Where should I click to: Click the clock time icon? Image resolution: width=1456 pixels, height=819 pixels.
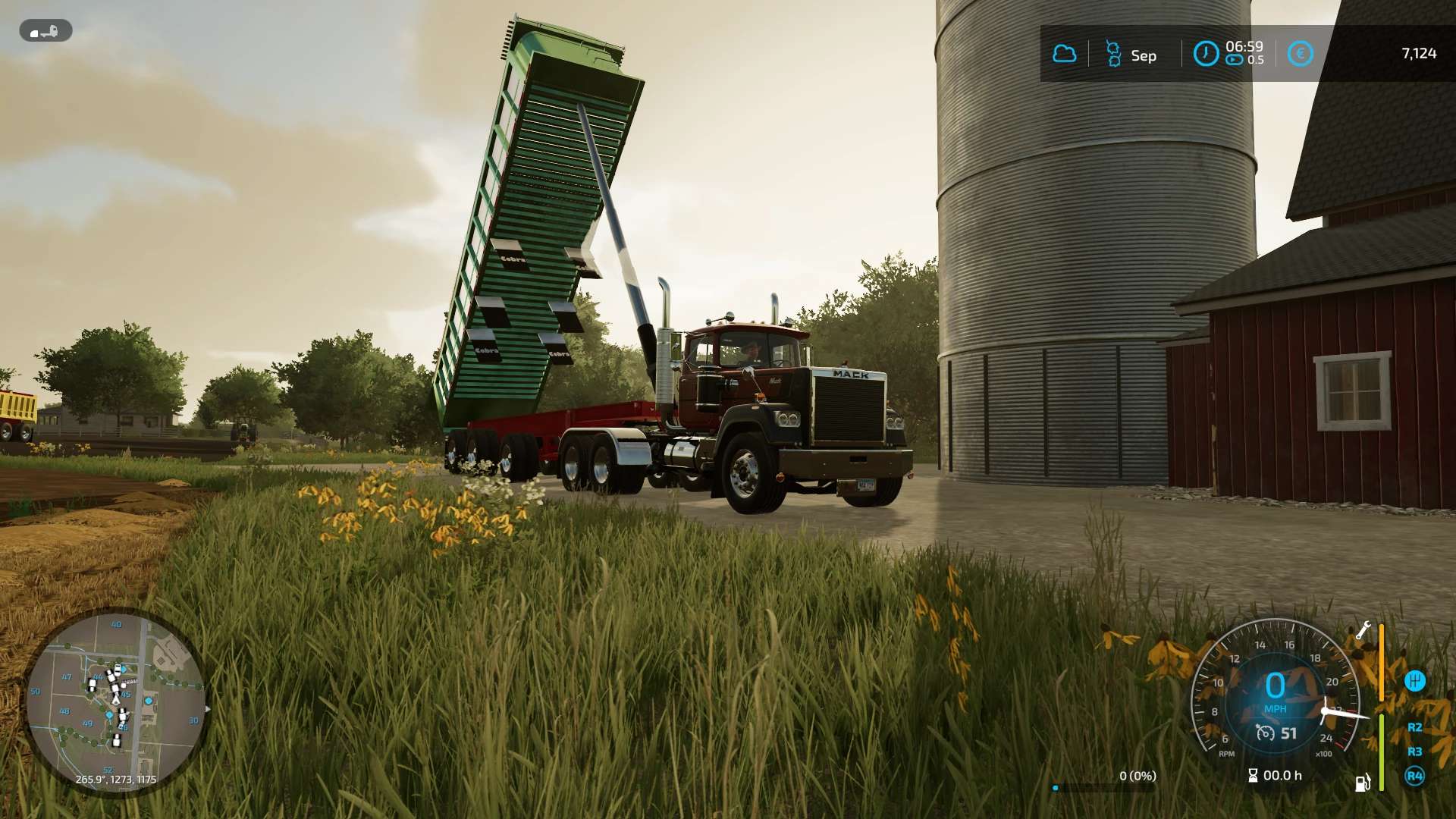[x=1206, y=54]
